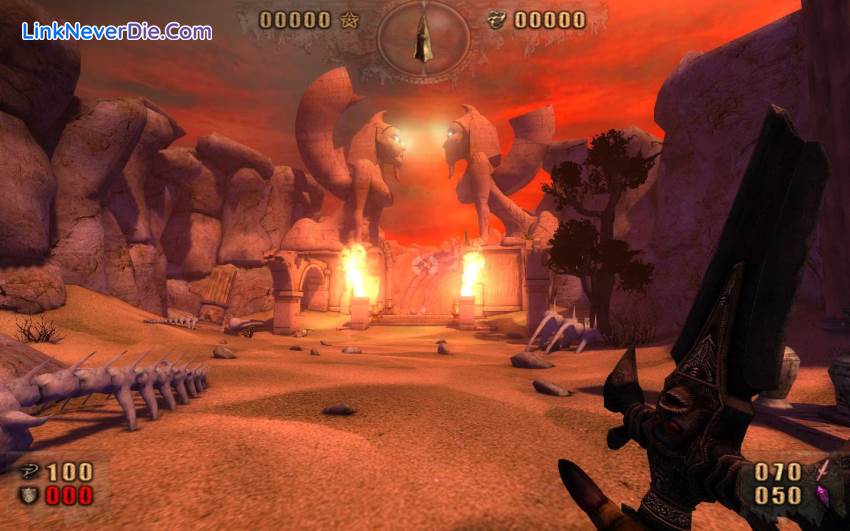Select the armor shield icon
The height and width of the screenshot is (531, 850).
(28, 495)
